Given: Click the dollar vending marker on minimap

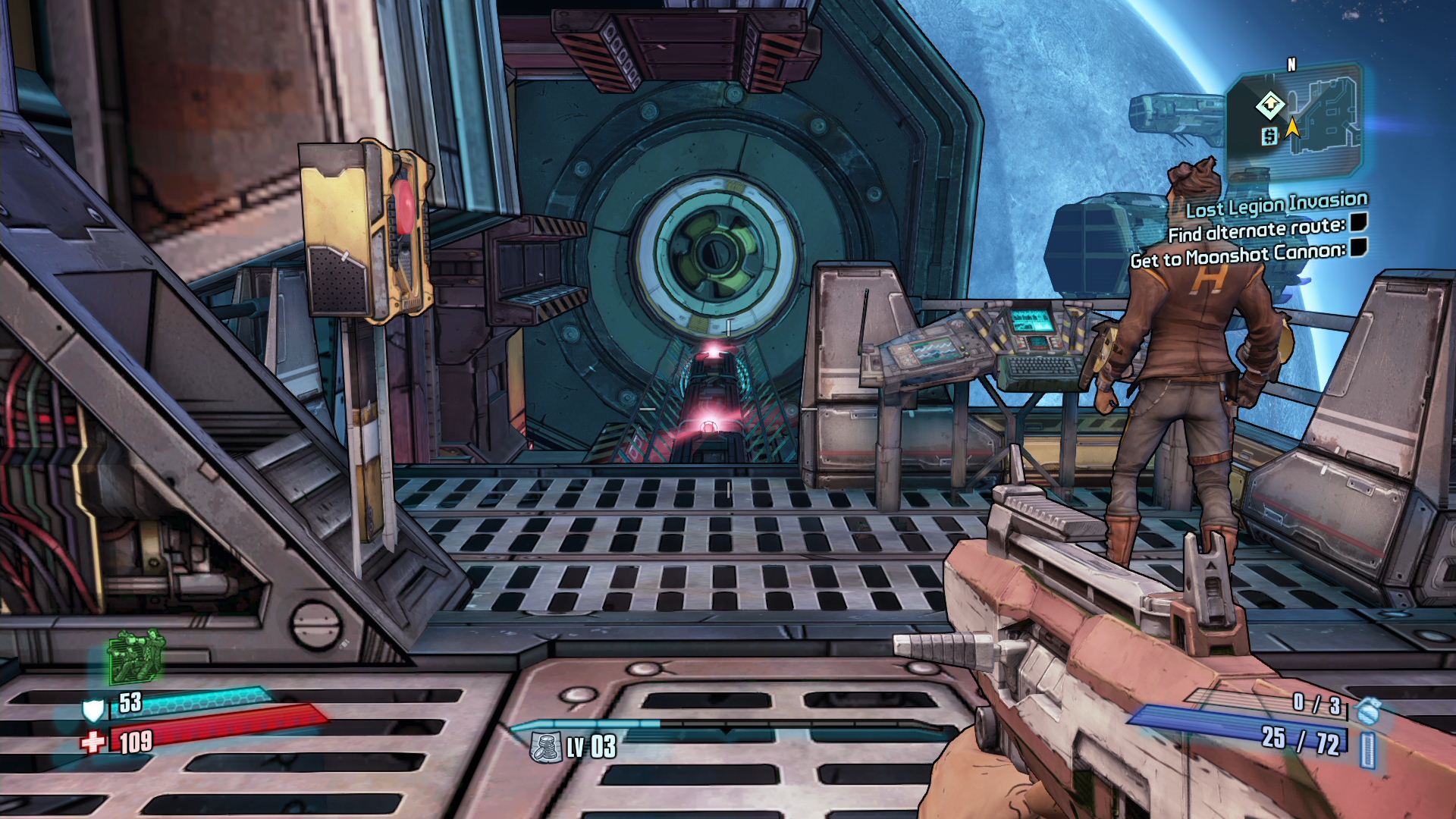Looking at the screenshot, I should pos(1269,136).
